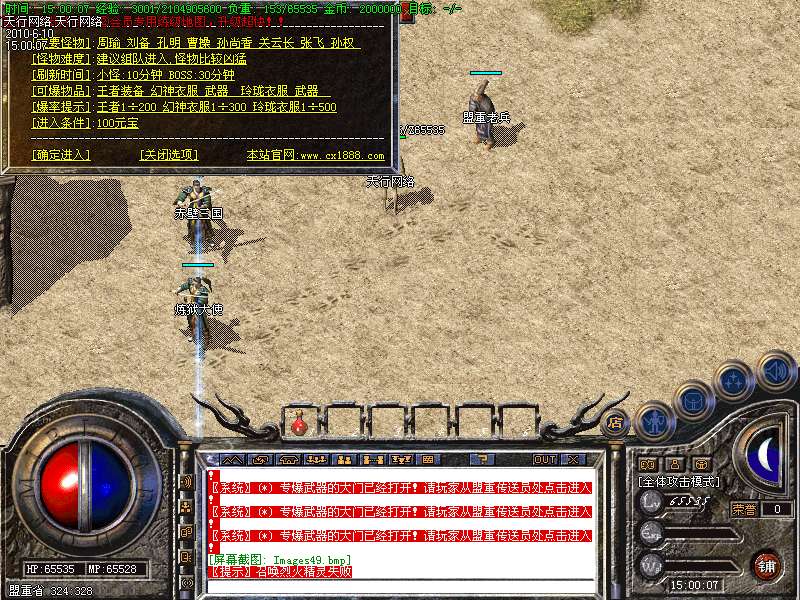Viewport: 800px width, 600px height.
Task: Click the OUT button on chat toolbar
Action: (544, 459)
